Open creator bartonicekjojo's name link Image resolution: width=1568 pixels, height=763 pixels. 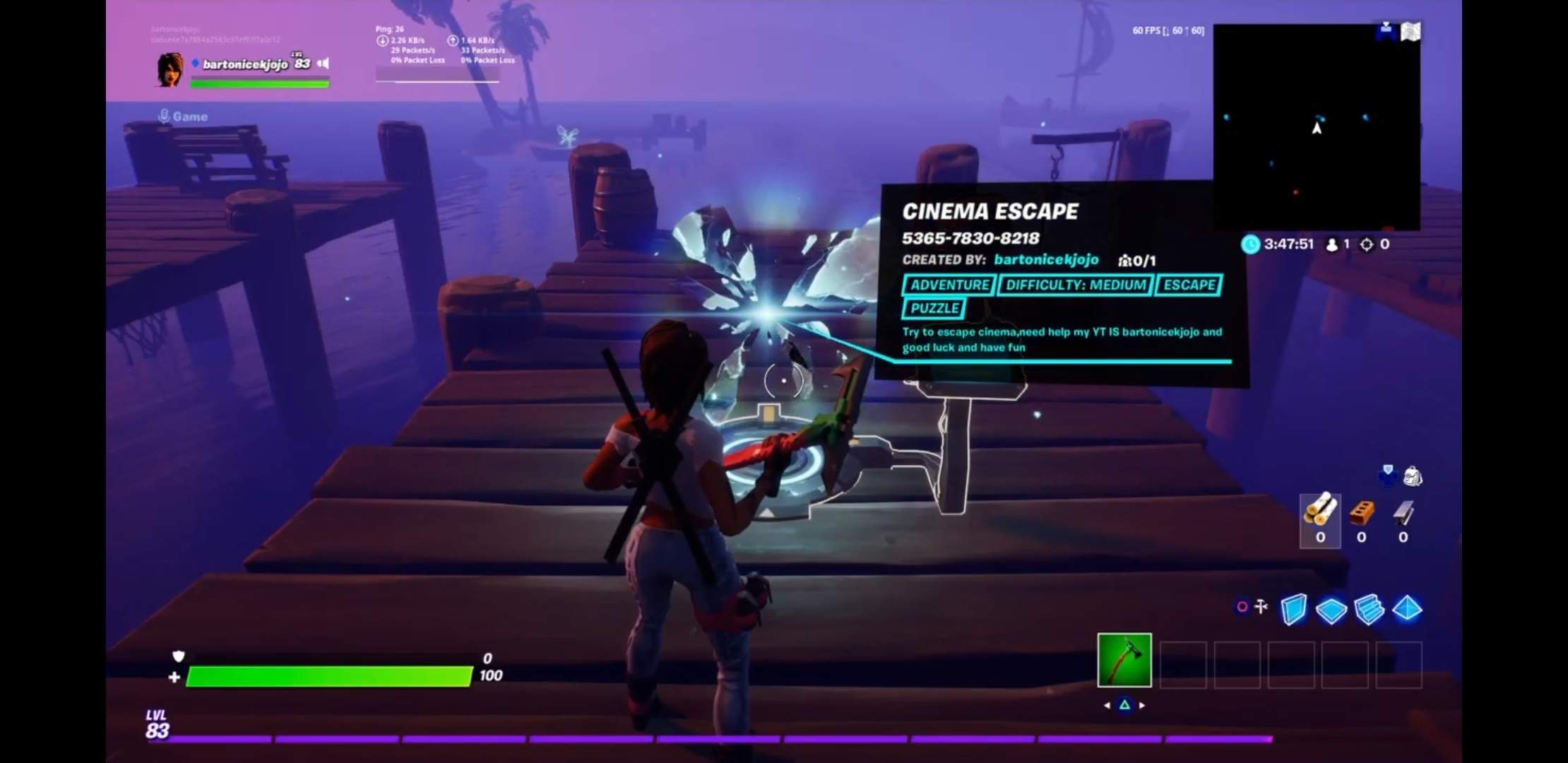pyautogui.click(x=1046, y=259)
